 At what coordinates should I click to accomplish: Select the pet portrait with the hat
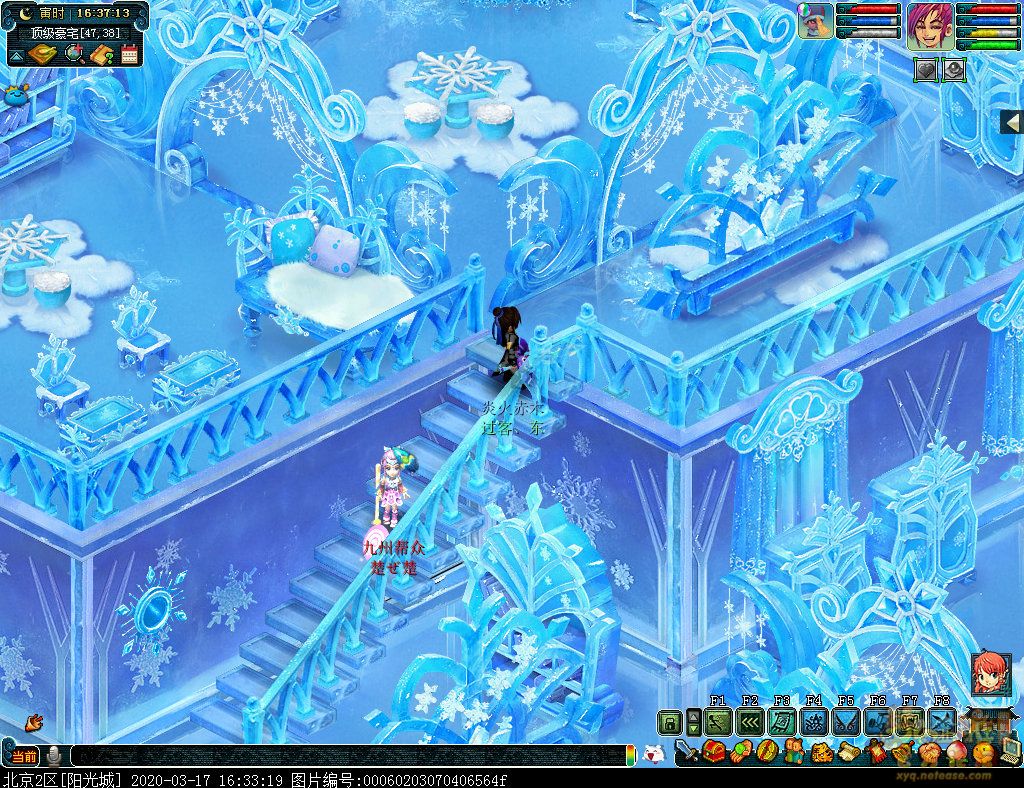click(x=816, y=21)
